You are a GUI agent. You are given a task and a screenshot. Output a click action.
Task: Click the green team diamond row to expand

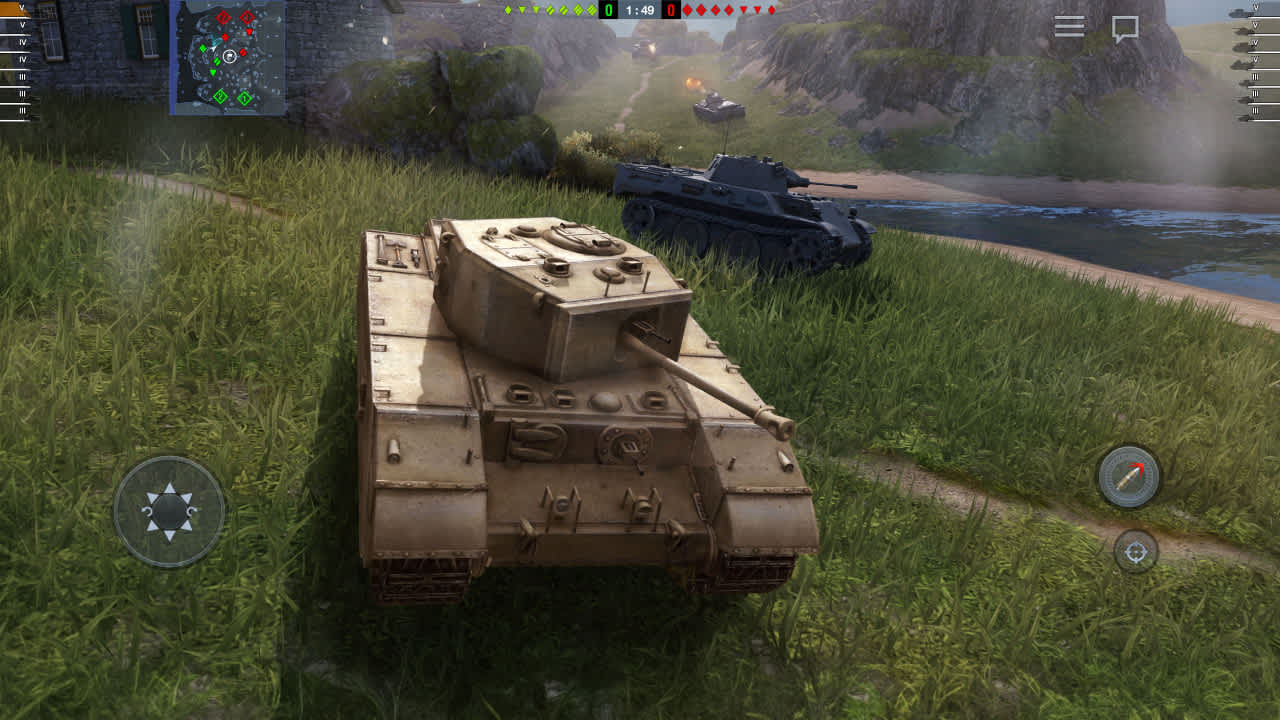550,10
